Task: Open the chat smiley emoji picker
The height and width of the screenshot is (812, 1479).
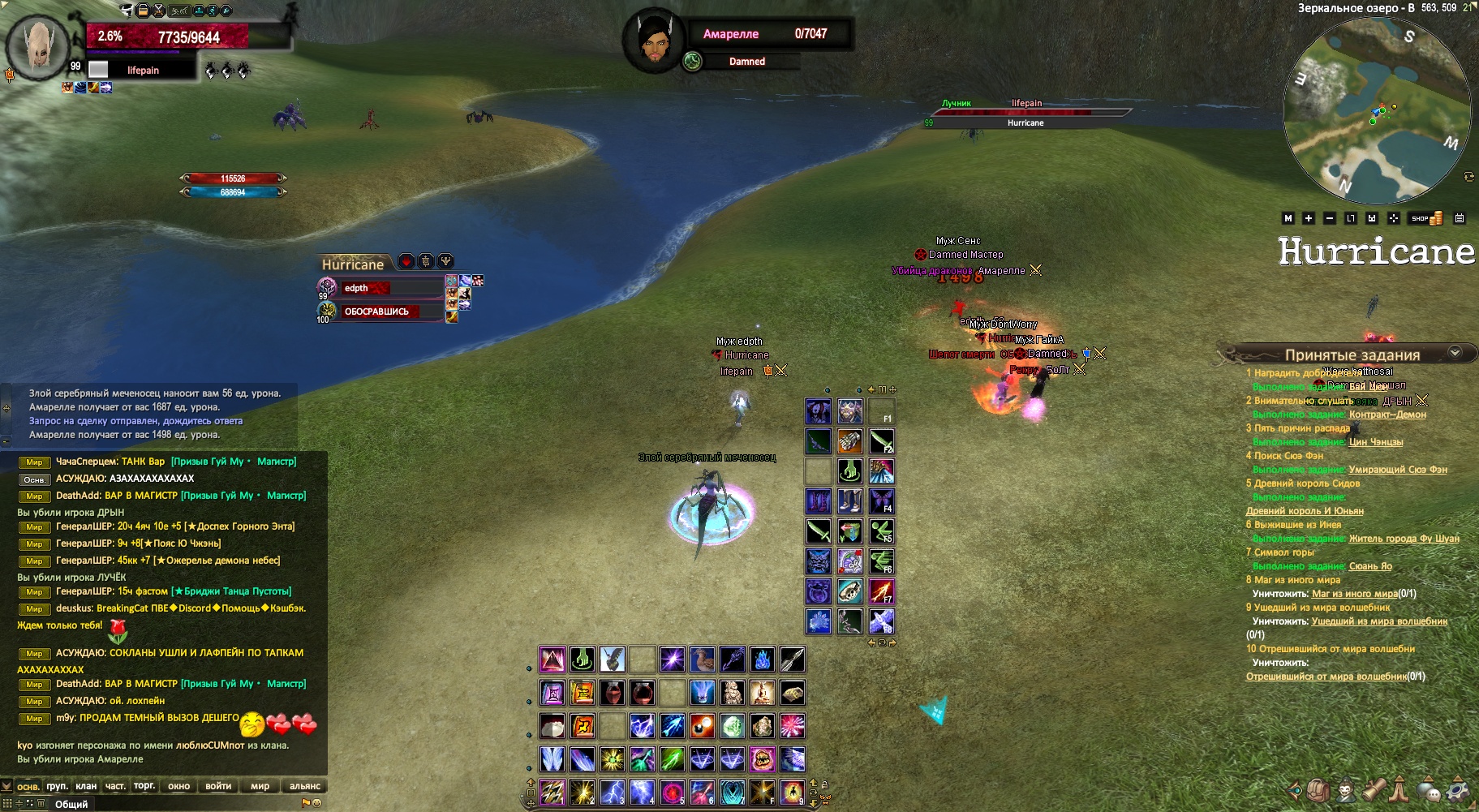Action: (x=317, y=803)
